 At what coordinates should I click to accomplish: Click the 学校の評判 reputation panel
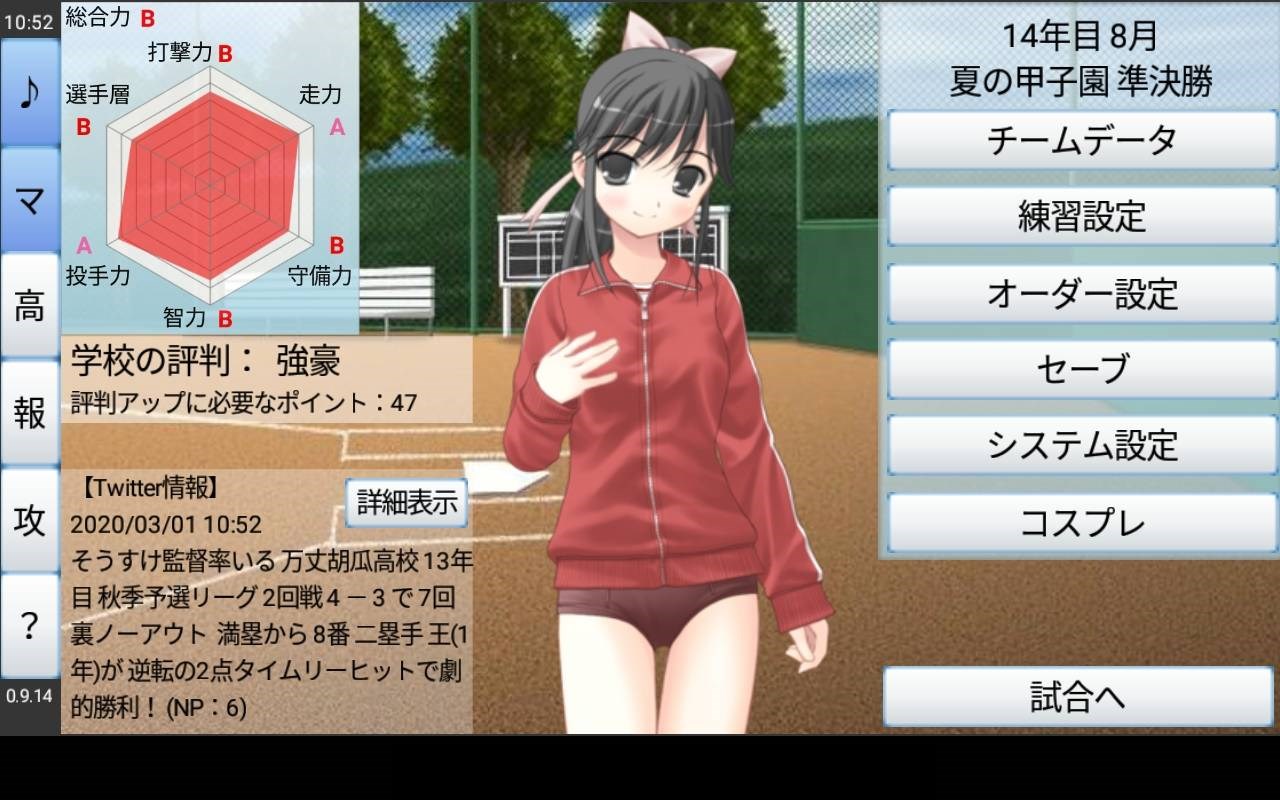(x=265, y=378)
